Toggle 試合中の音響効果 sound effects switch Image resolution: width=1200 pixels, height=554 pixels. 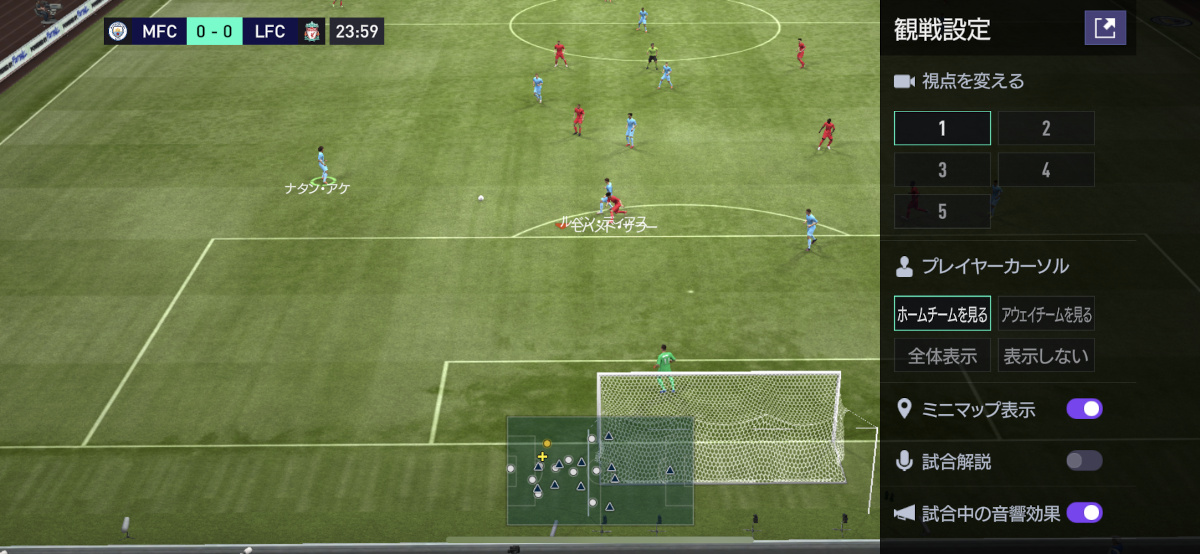pyautogui.click(x=1084, y=513)
